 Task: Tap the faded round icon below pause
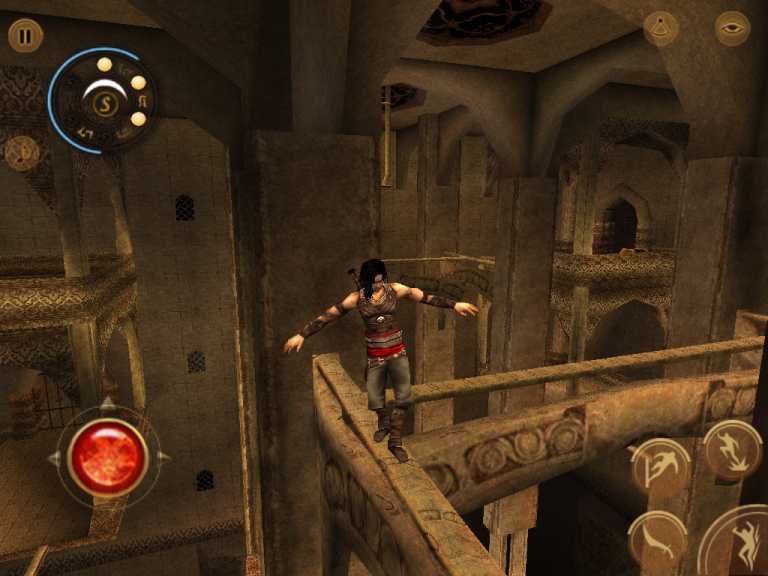pyautogui.click(x=21, y=153)
